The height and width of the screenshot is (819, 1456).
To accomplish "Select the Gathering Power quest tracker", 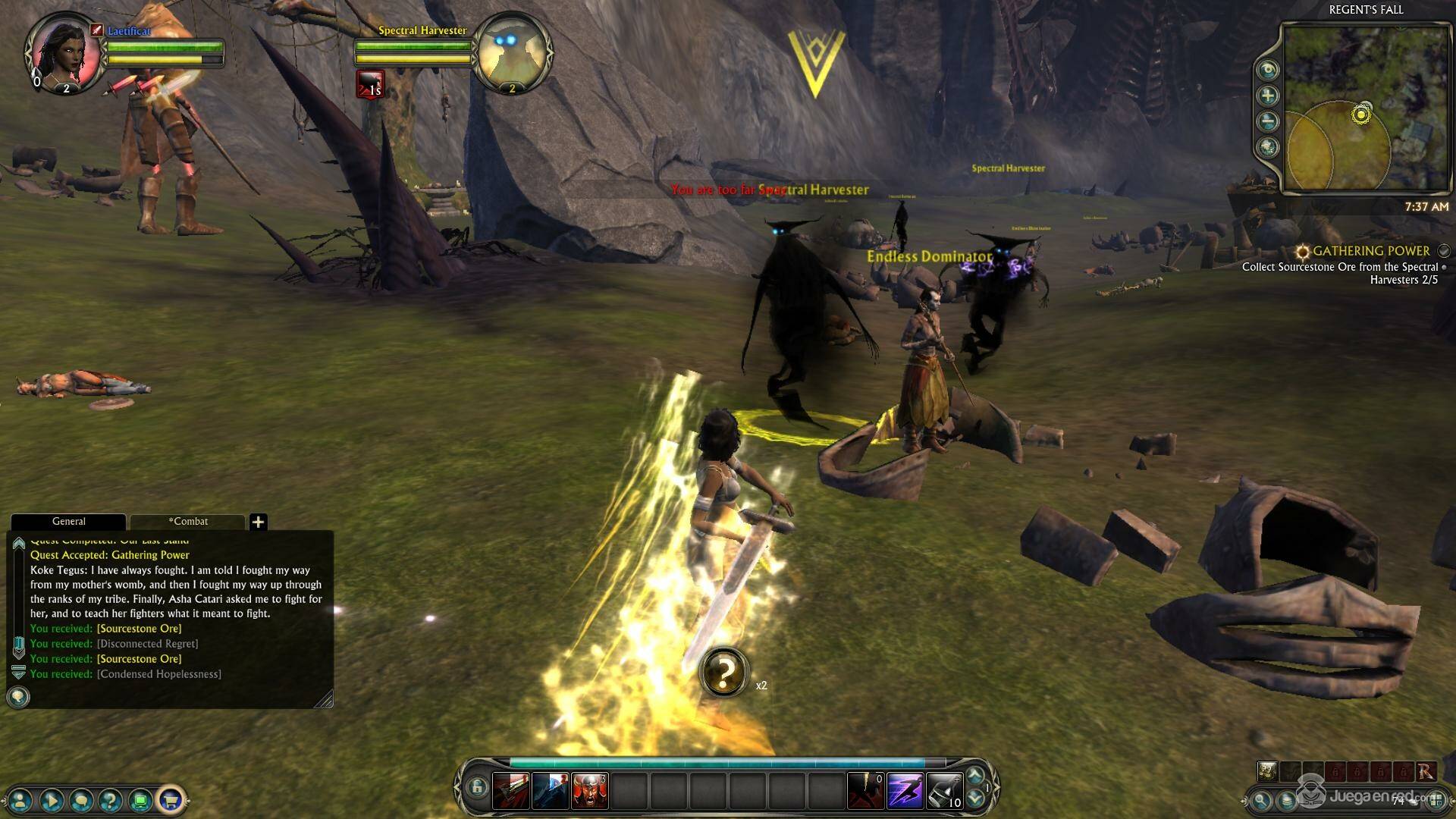I will (x=1371, y=251).
